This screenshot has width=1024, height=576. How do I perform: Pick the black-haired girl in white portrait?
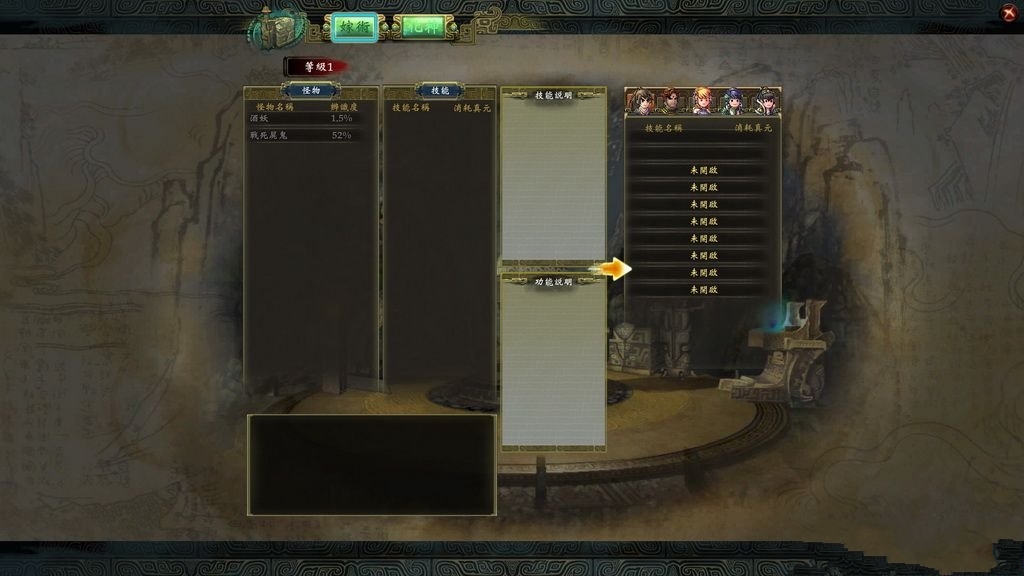coord(765,102)
